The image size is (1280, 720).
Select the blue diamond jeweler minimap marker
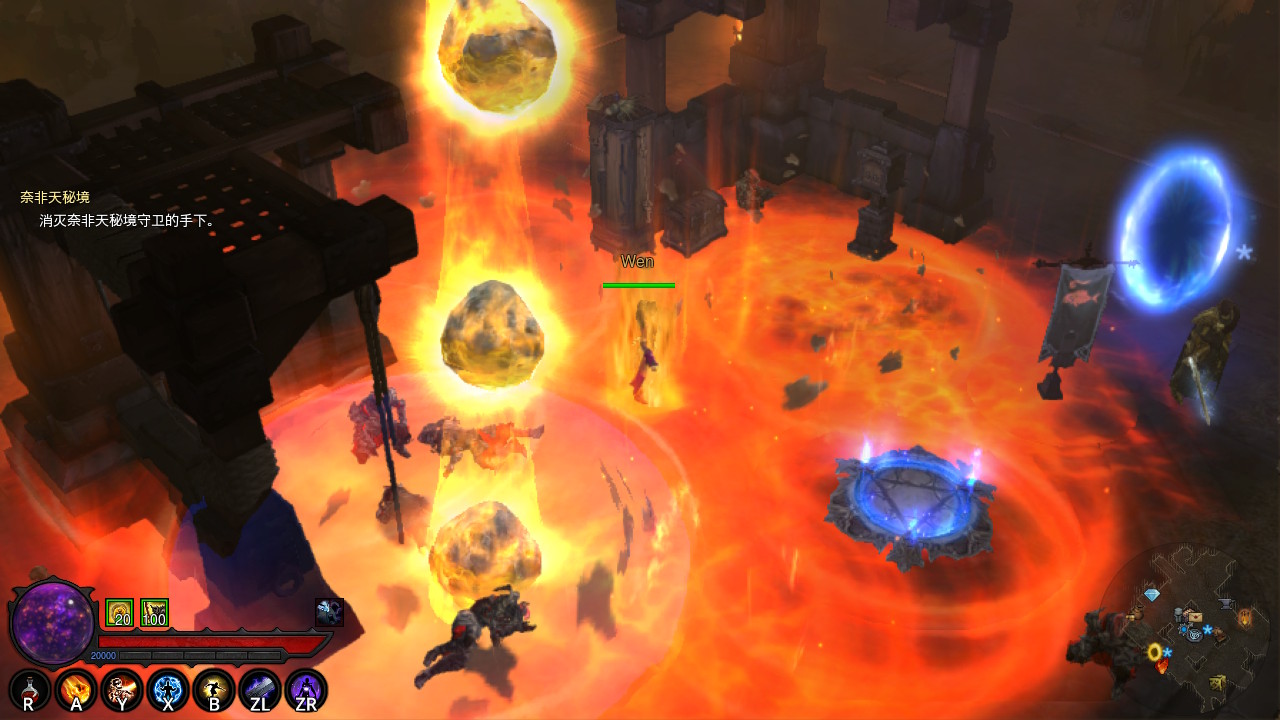[1151, 595]
